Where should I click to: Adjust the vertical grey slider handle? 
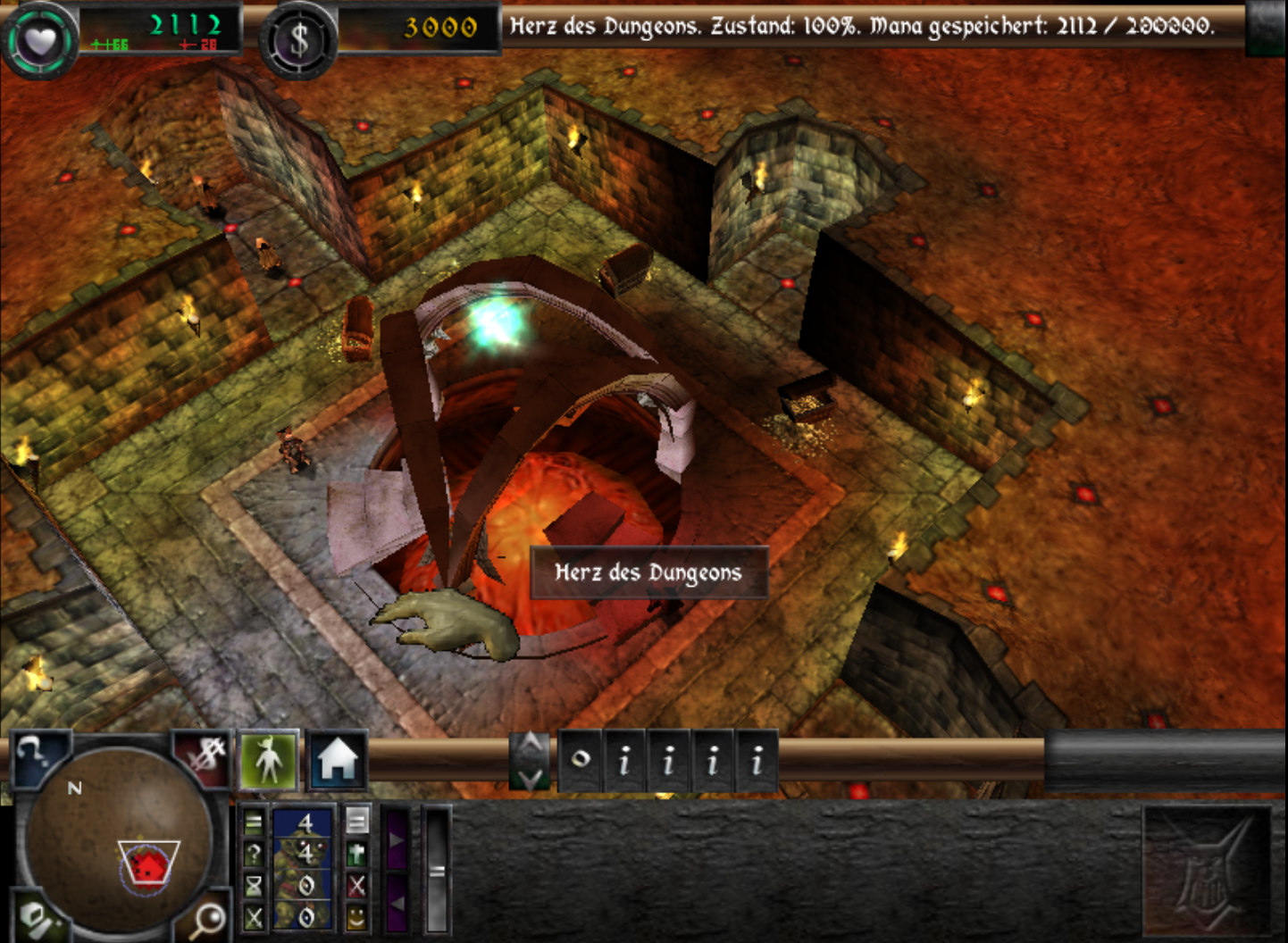point(437,871)
